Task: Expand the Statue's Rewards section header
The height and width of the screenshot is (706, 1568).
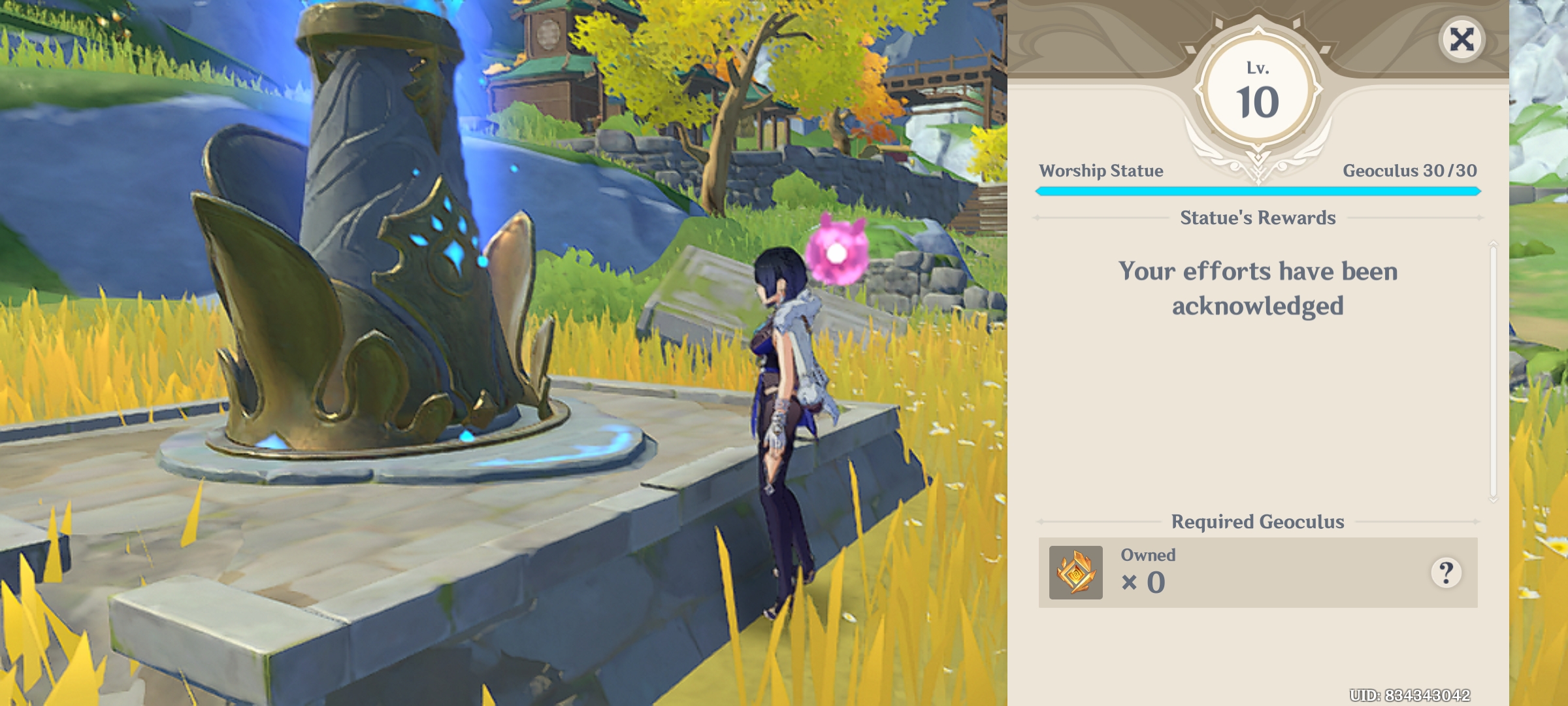Action: [x=1259, y=218]
